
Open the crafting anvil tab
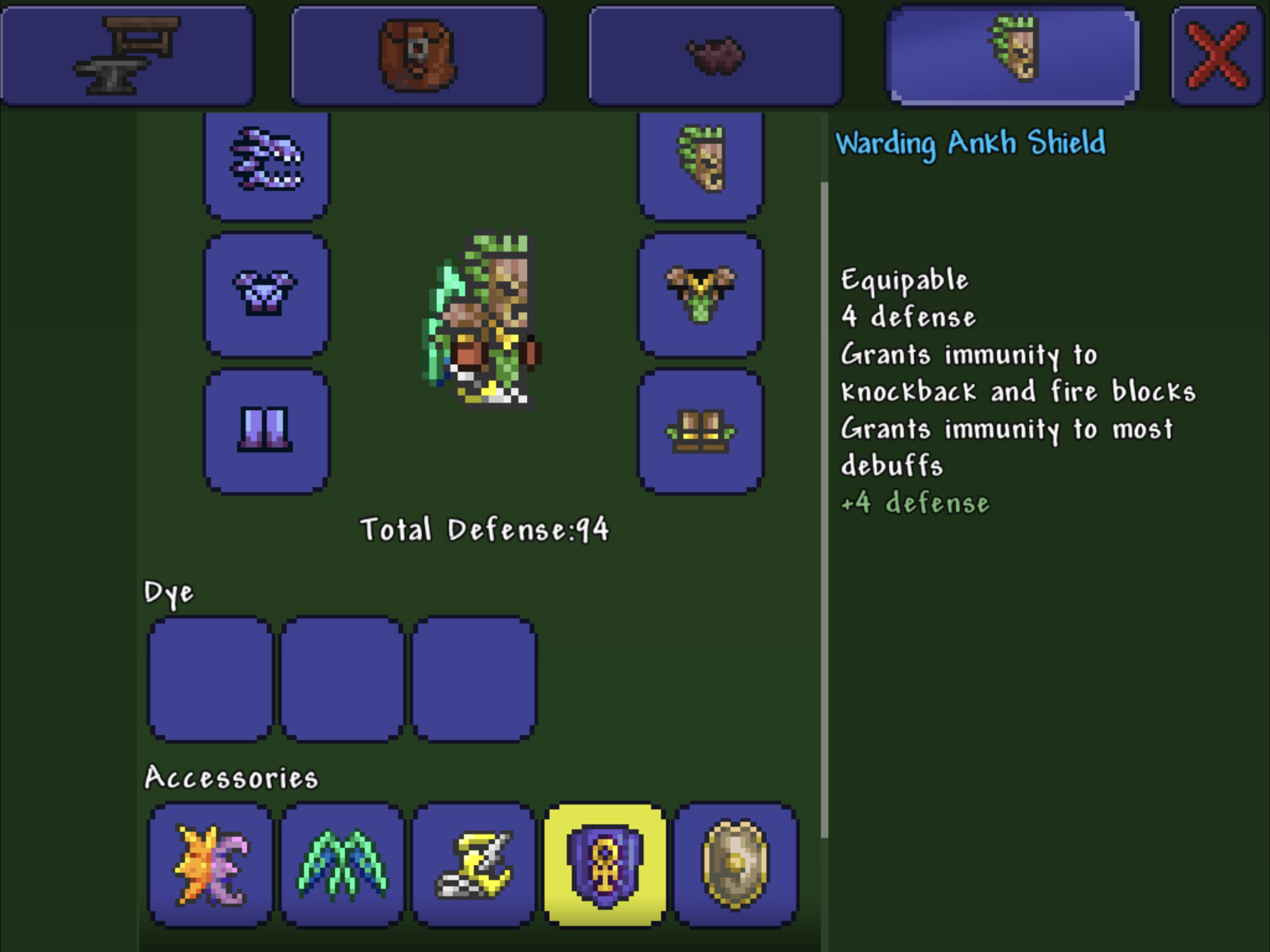[x=126, y=54]
